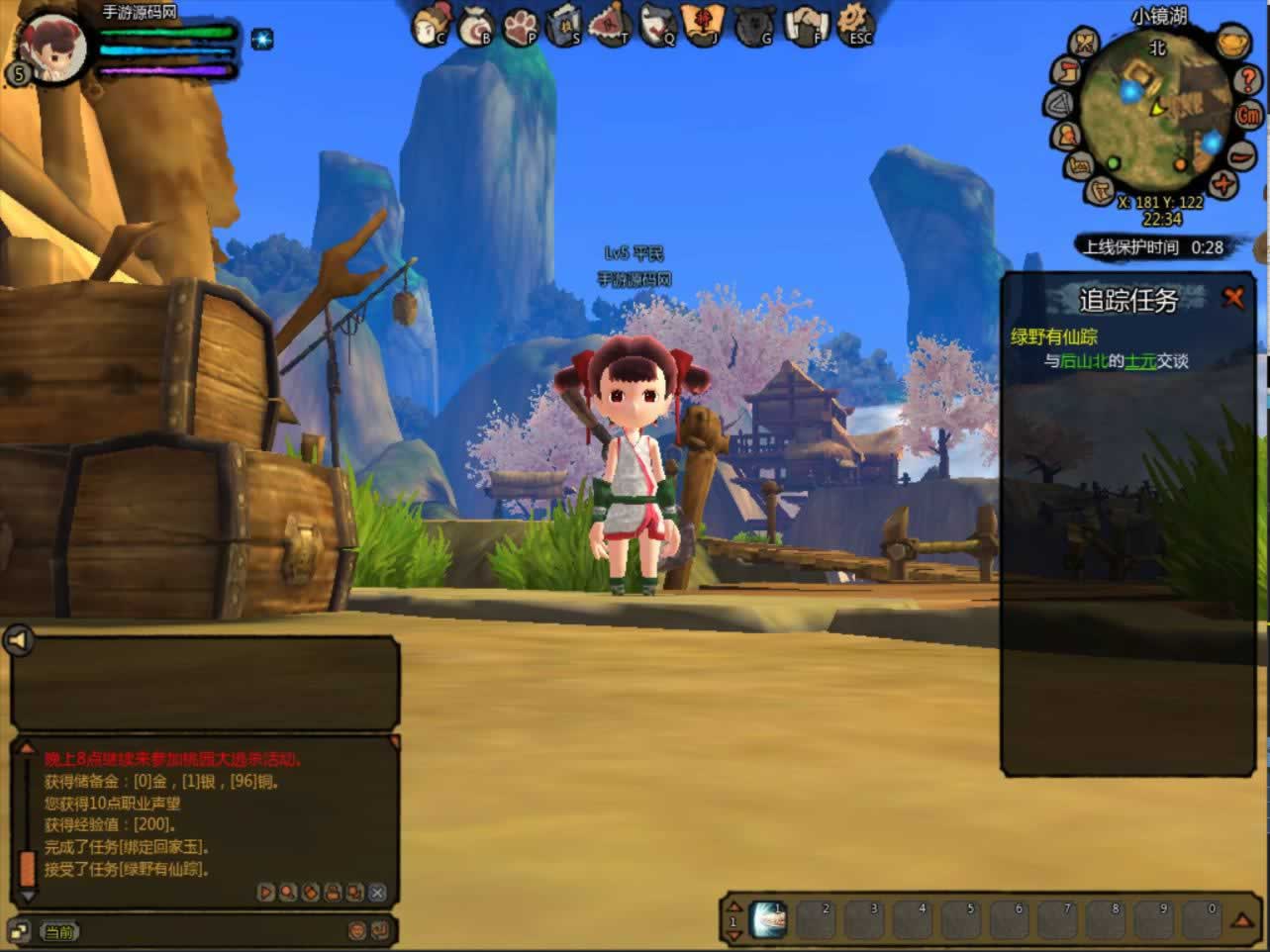Open the gear system menu marked ESC
This screenshot has width=1270, height=952.
(854, 24)
